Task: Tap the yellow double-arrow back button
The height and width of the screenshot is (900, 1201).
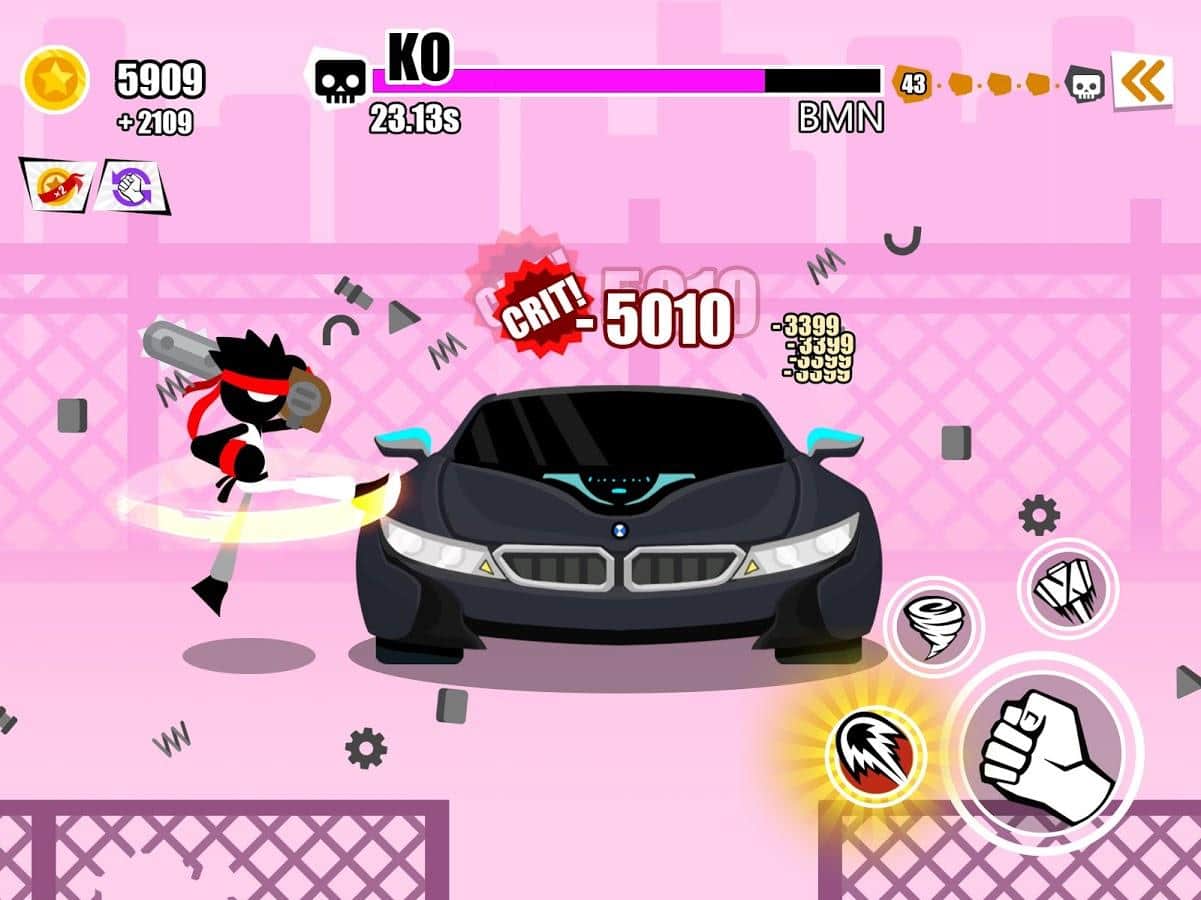Action: (1142, 81)
